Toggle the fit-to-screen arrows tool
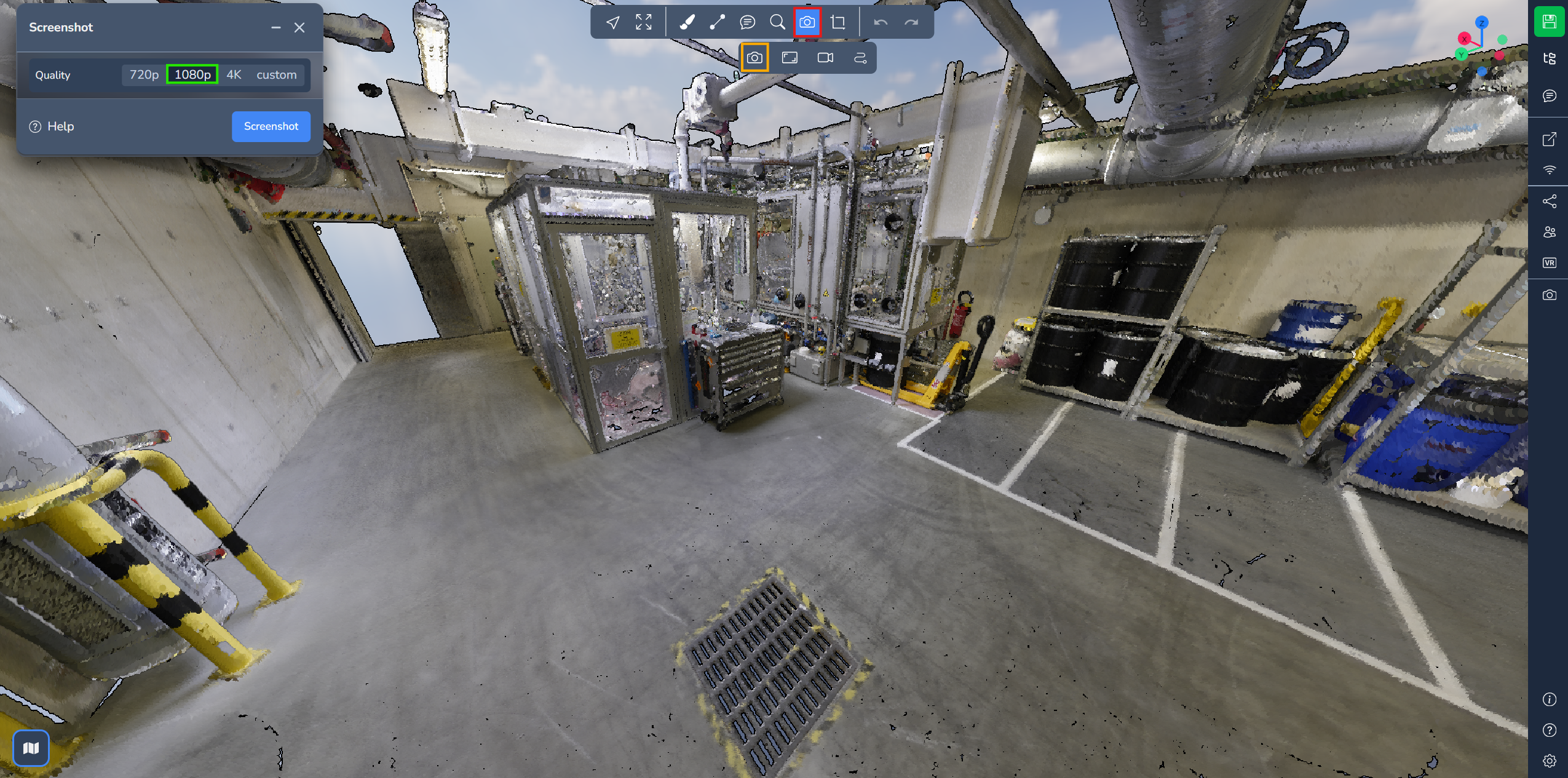The height and width of the screenshot is (778, 1568). 644,23
